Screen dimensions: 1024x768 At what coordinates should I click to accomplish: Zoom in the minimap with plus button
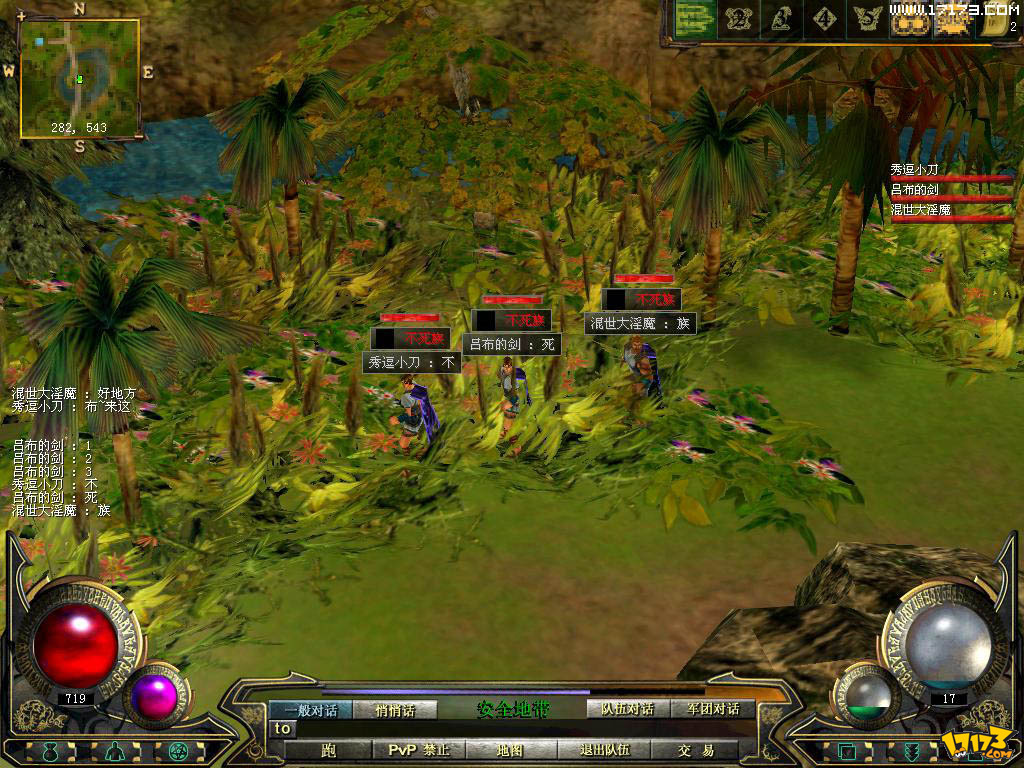point(21,17)
